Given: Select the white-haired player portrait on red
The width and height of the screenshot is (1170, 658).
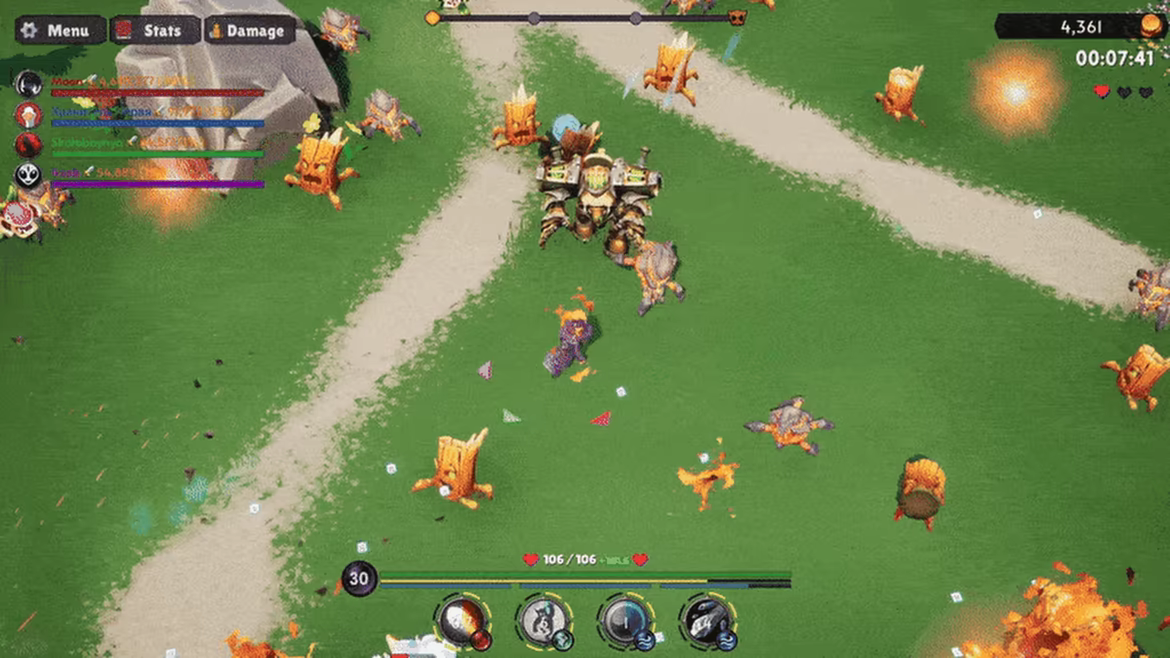Looking at the screenshot, I should coord(28,114).
